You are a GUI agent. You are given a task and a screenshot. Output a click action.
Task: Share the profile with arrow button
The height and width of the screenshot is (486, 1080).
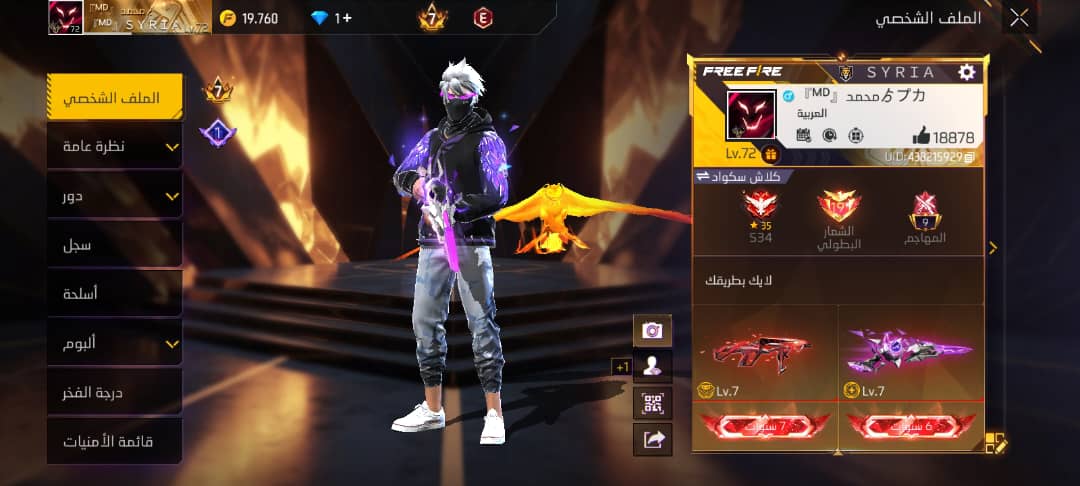pyautogui.click(x=652, y=438)
